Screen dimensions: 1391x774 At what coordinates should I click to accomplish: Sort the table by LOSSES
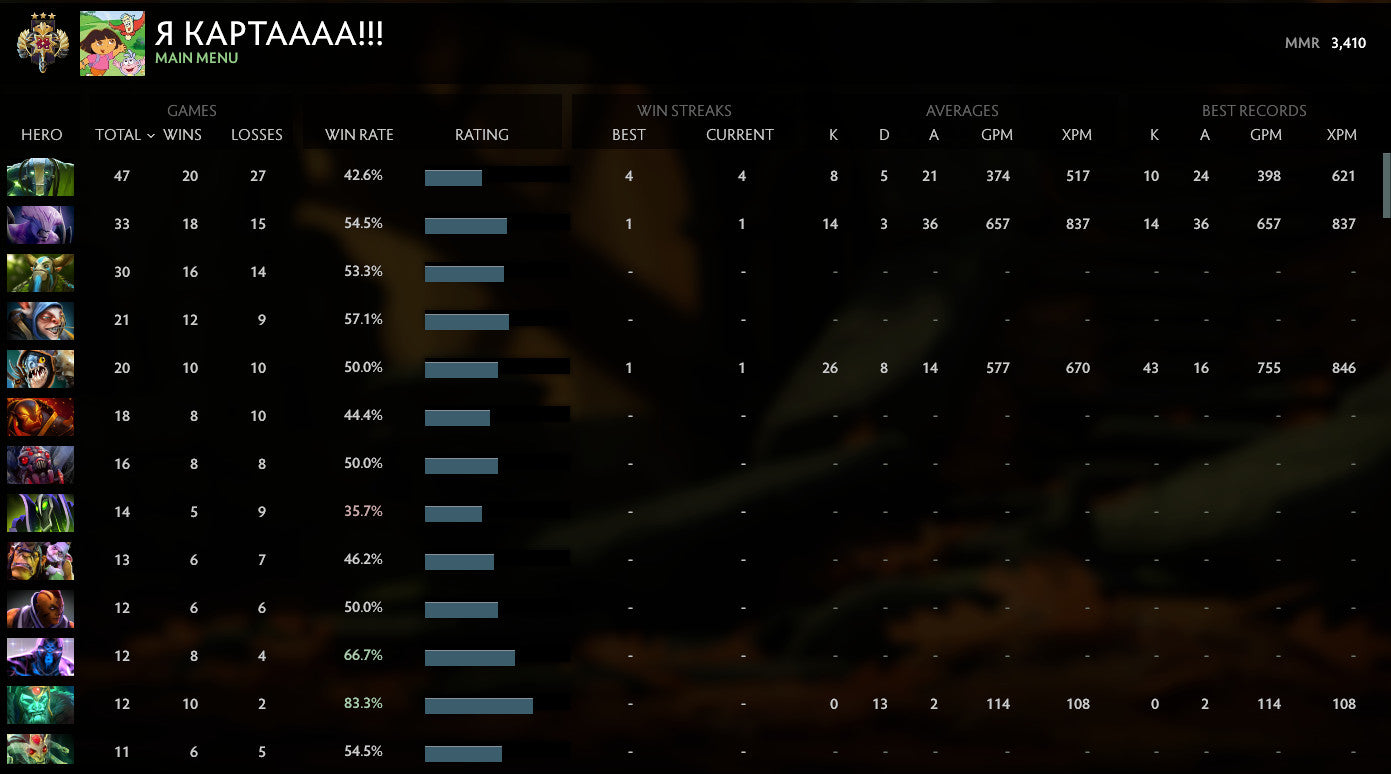256,134
